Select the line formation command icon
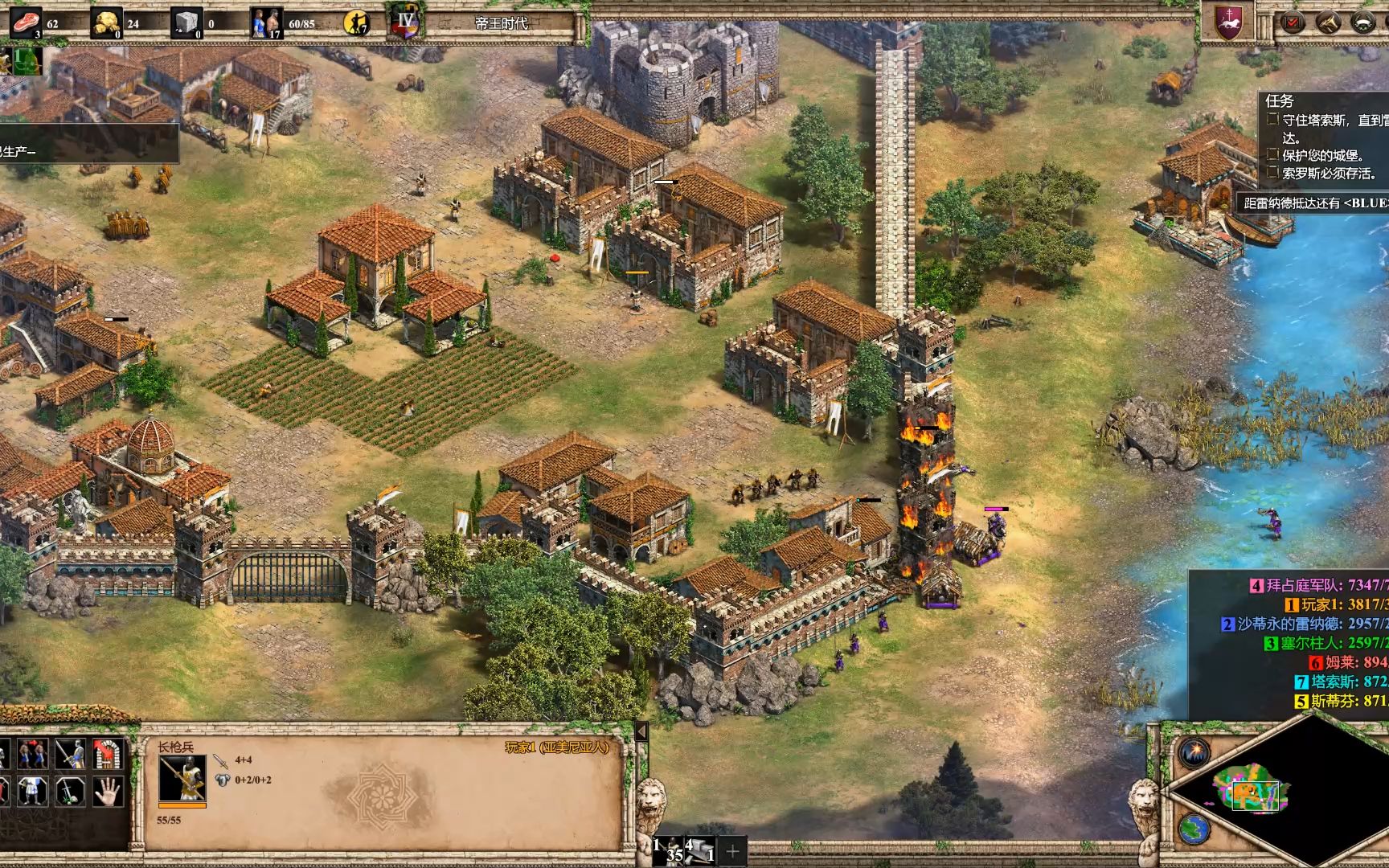This screenshot has width=1389, height=868. point(34,755)
